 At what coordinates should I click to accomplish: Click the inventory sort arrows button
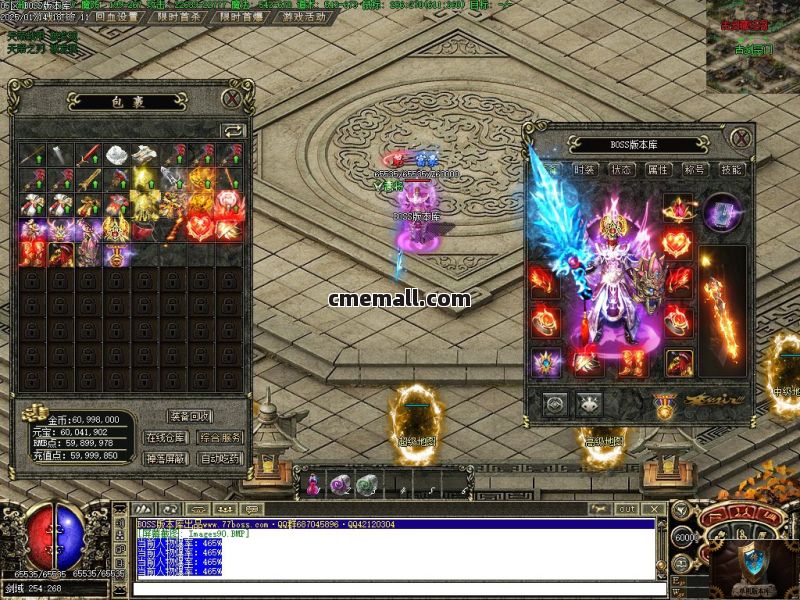coord(233,130)
